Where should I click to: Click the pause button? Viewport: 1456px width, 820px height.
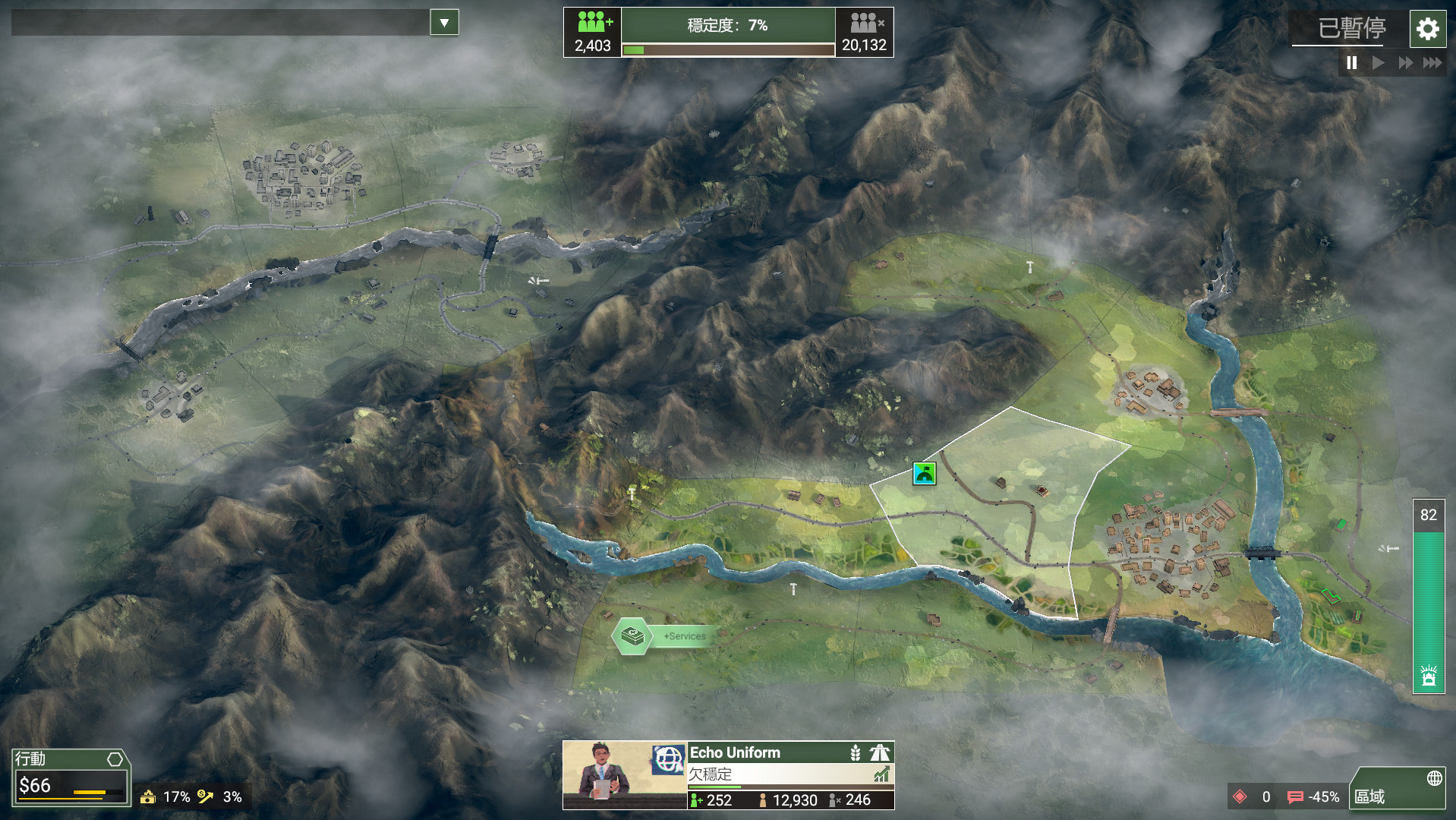[1351, 63]
